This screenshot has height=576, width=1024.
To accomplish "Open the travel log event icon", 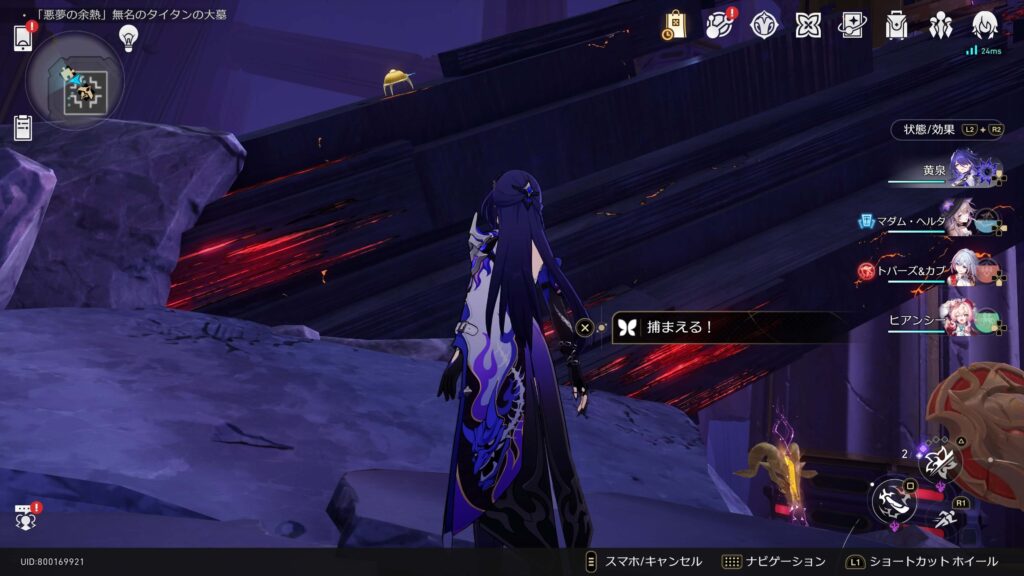I will (719, 25).
